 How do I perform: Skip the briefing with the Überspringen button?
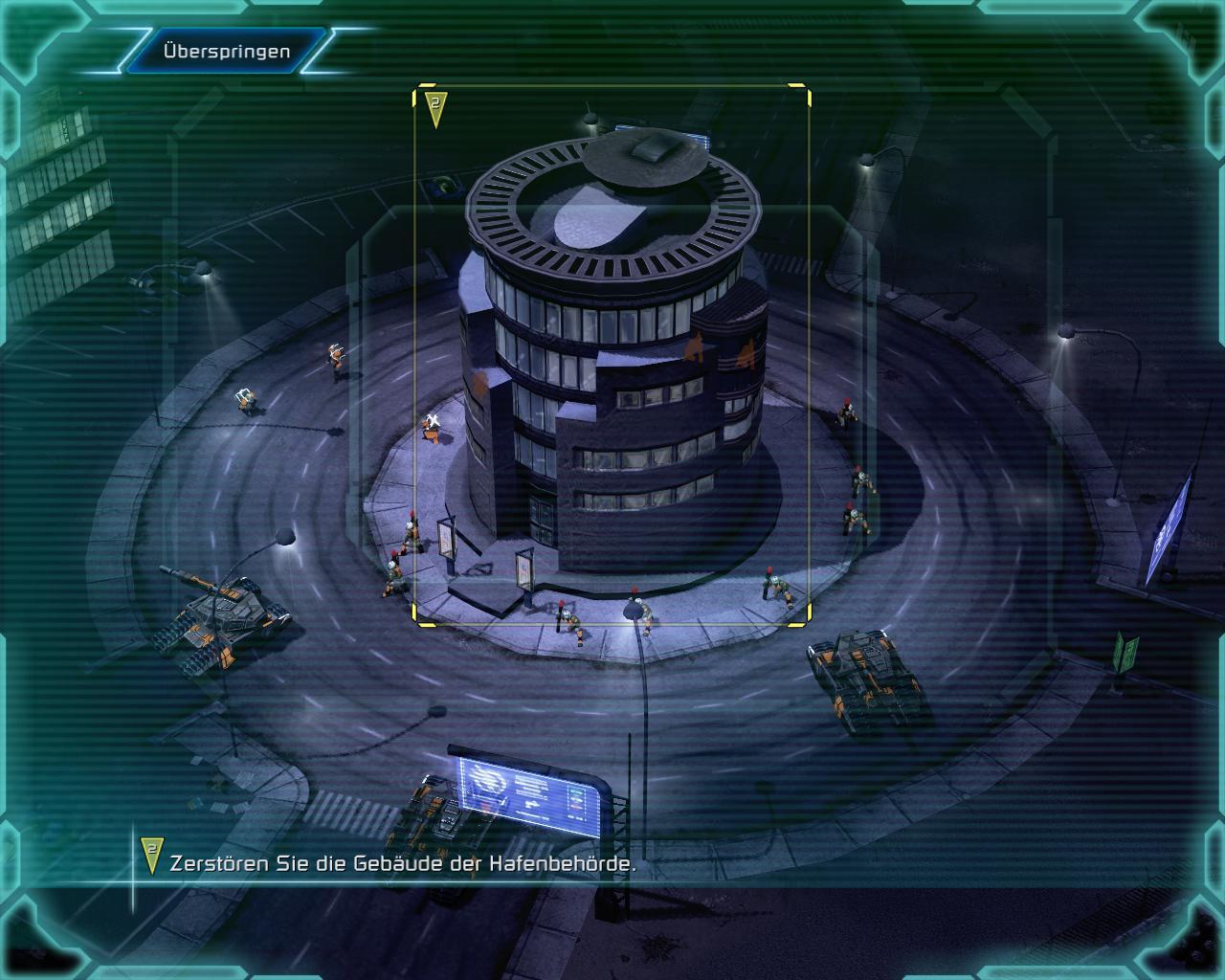(226, 51)
